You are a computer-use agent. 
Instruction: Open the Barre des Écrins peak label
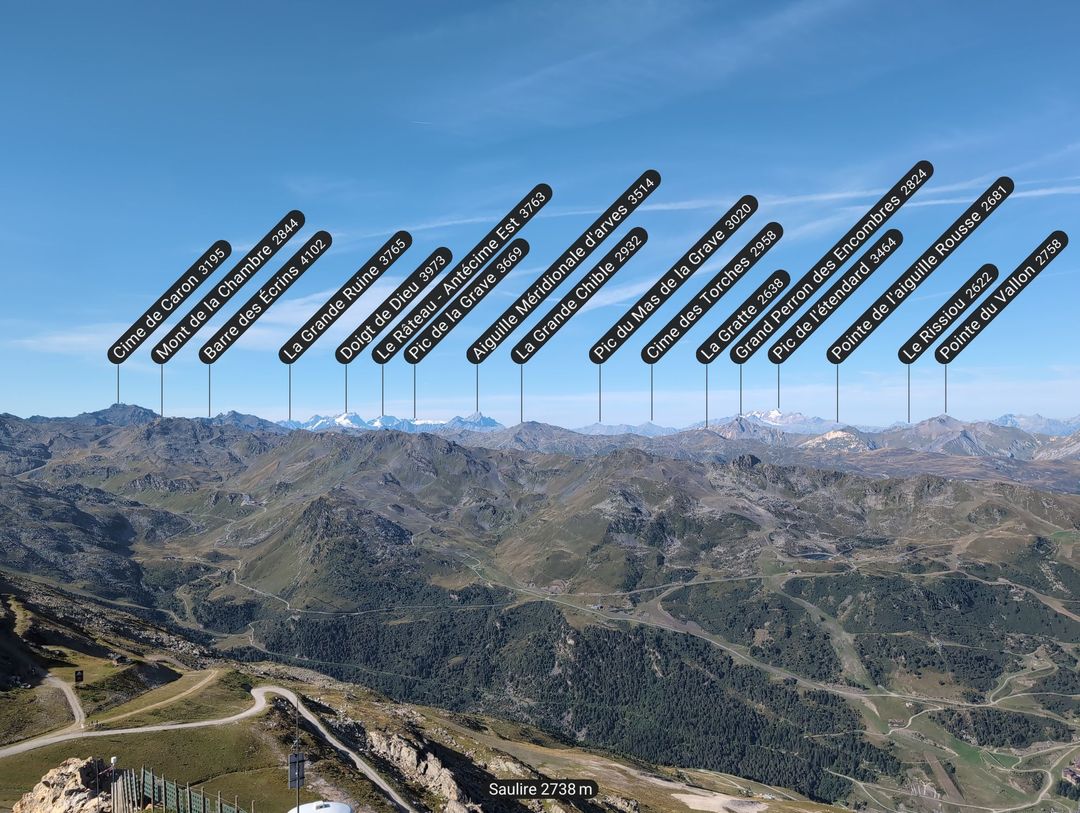(x=265, y=297)
